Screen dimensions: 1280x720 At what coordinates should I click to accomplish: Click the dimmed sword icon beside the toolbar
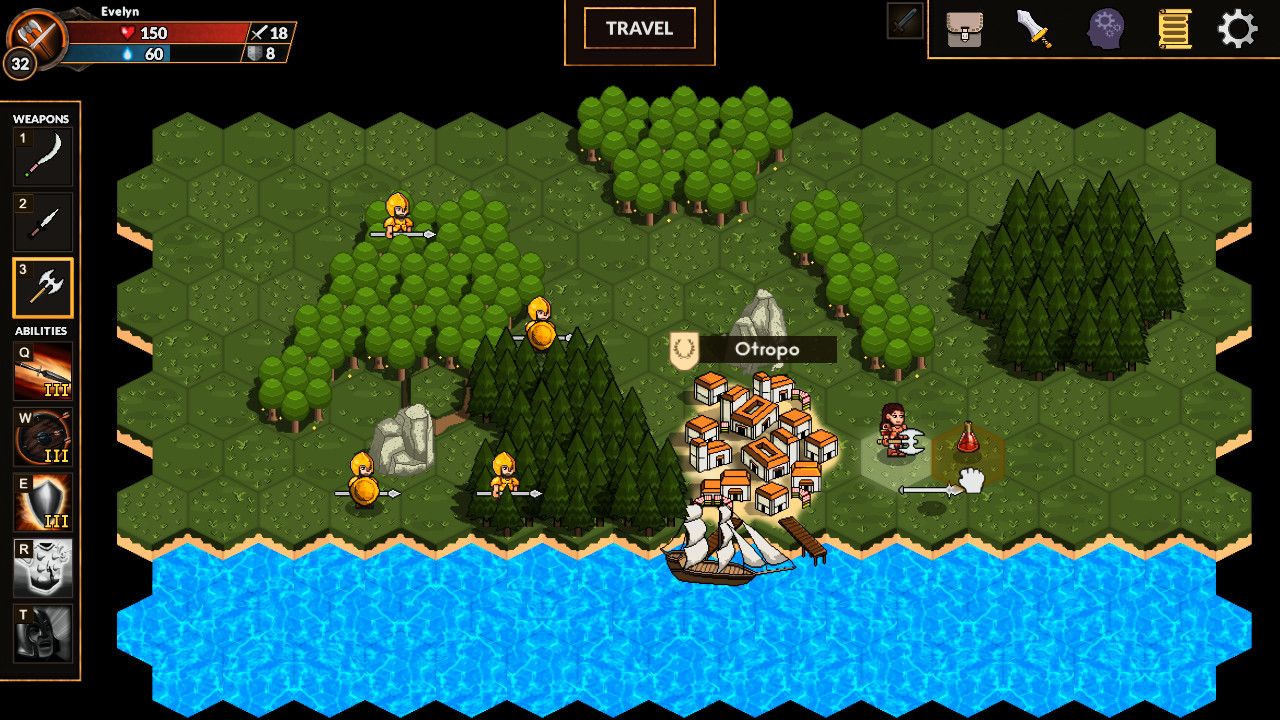click(x=904, y=21)
